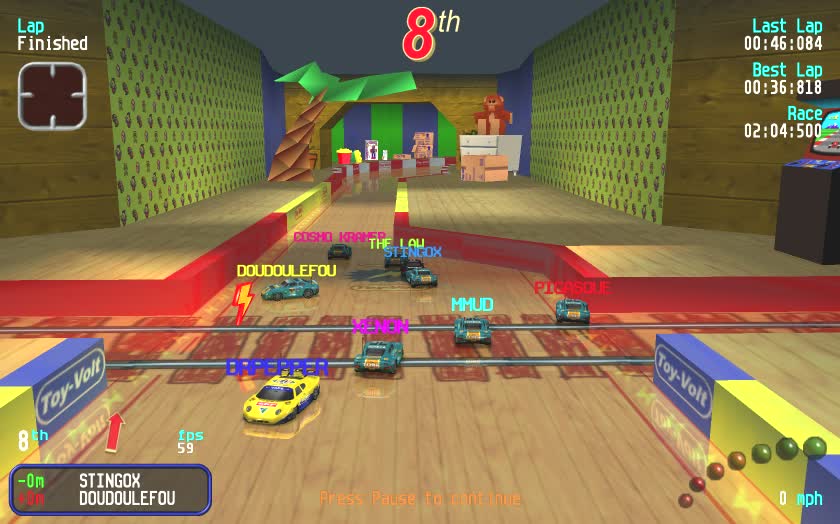Select the DOUDOULEFOU row in the gap panel
The width and height of the screenshot is (840, 524).
pyautogui.click(x=110, y=498)
